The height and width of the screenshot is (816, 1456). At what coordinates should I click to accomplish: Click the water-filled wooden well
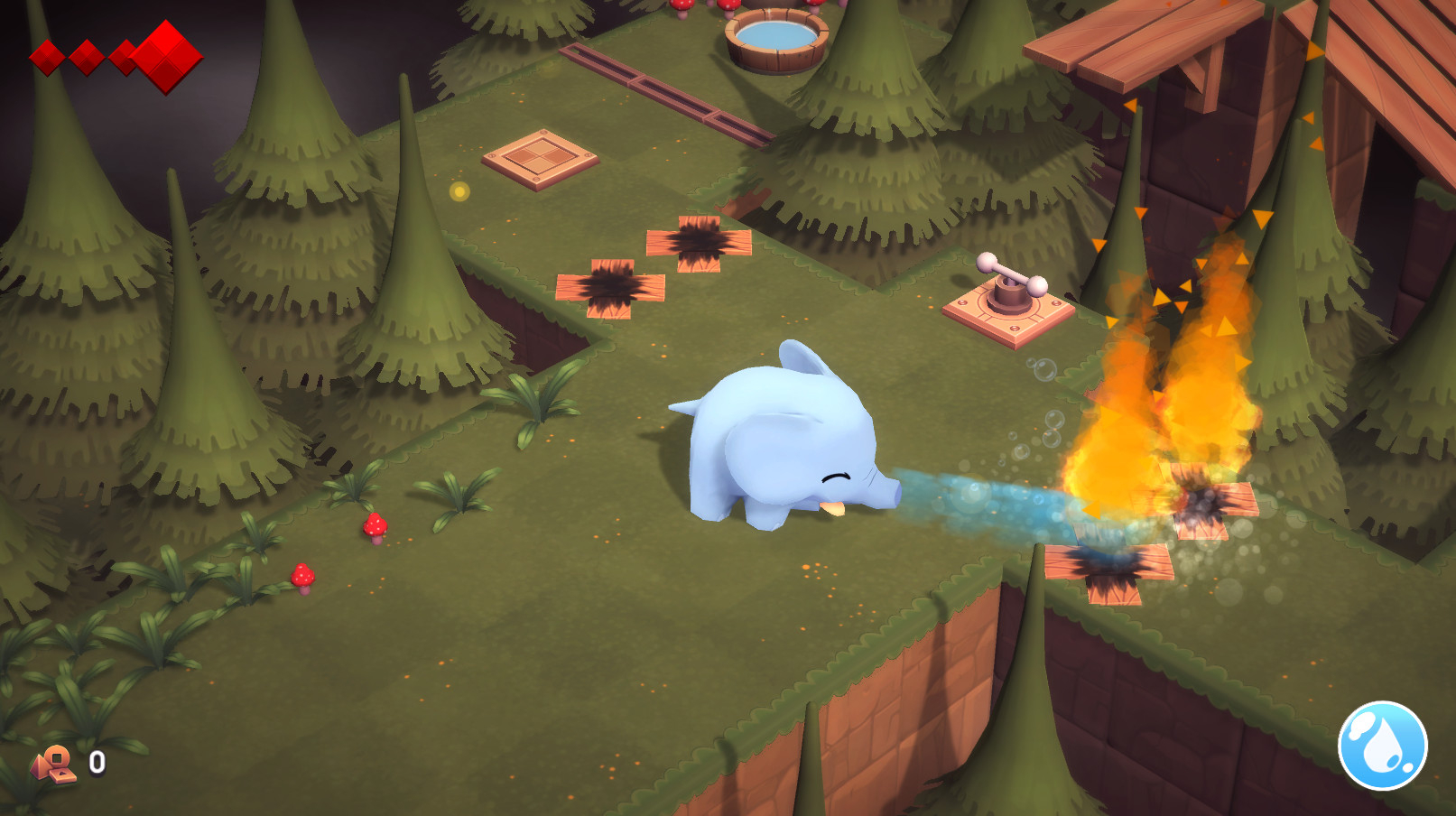pyautogui.click(x=775, y=37)
